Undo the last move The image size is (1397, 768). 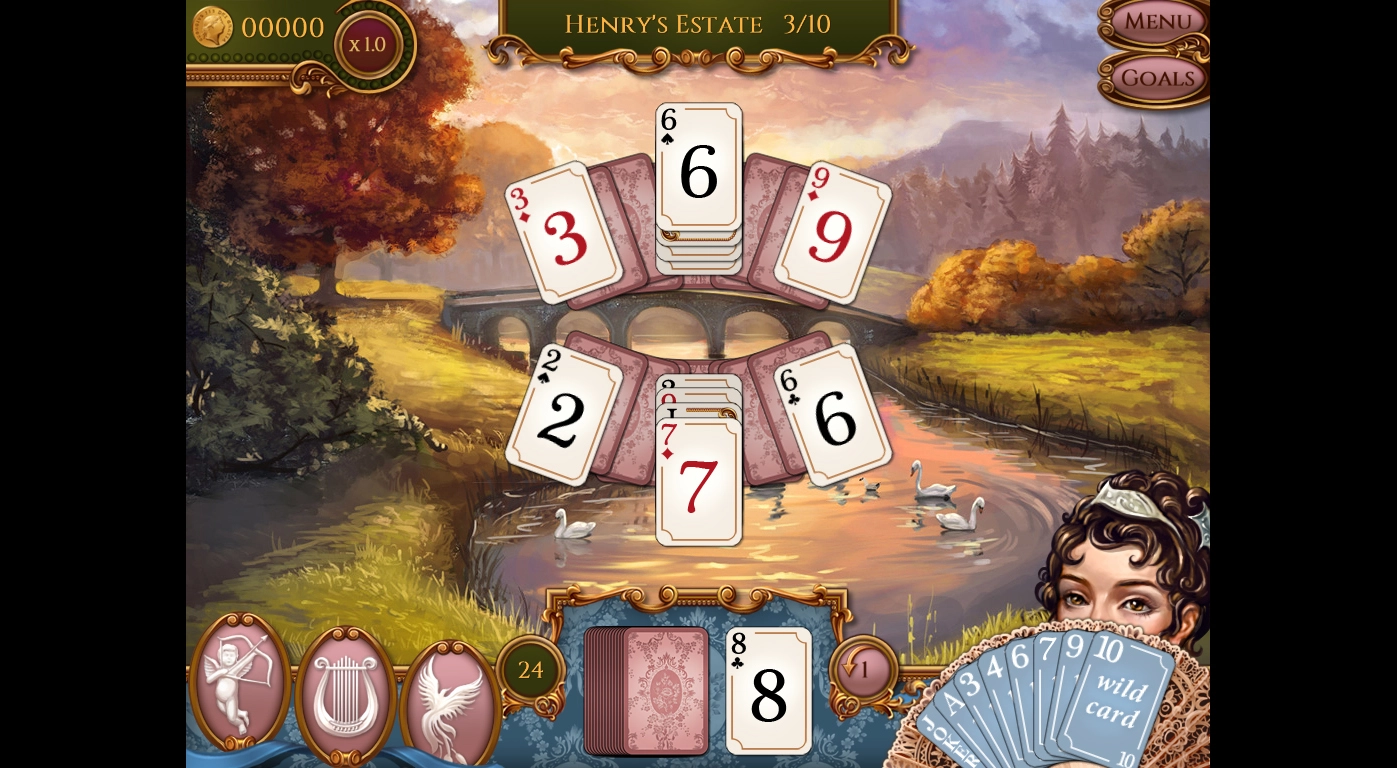pyautogui.click(x=861, y=668)
